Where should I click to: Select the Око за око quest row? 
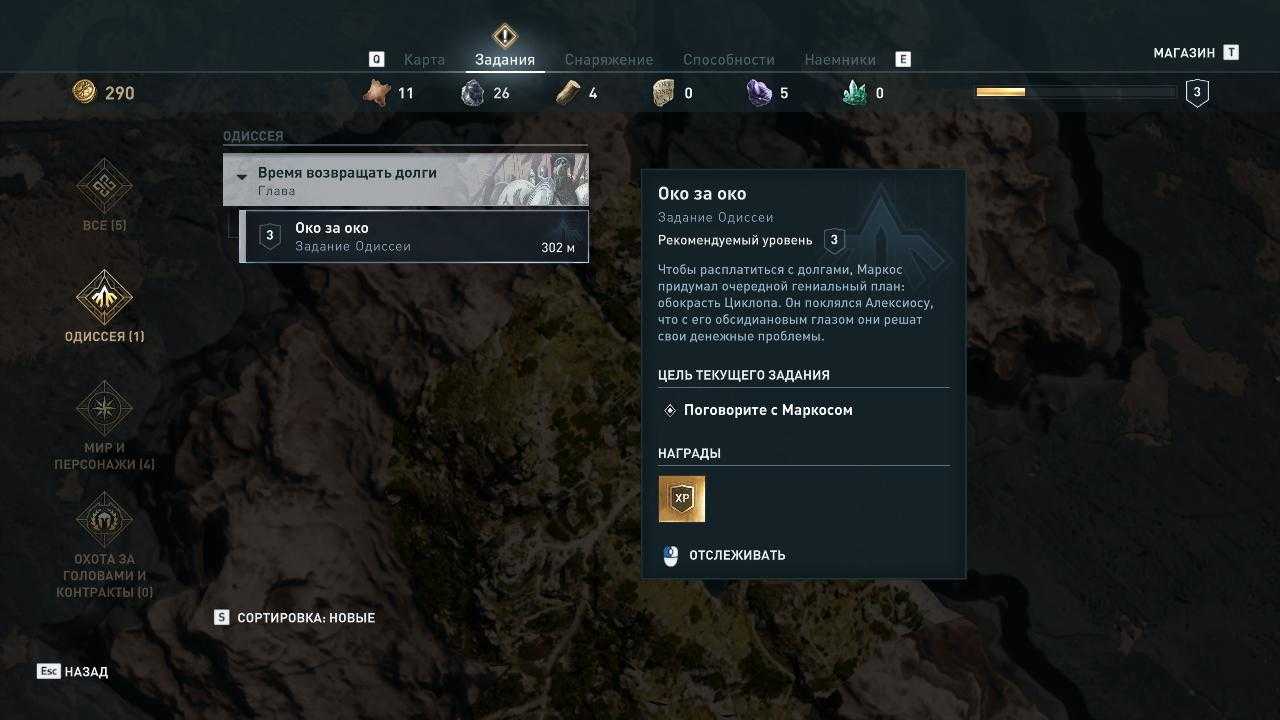pos(415,237)
